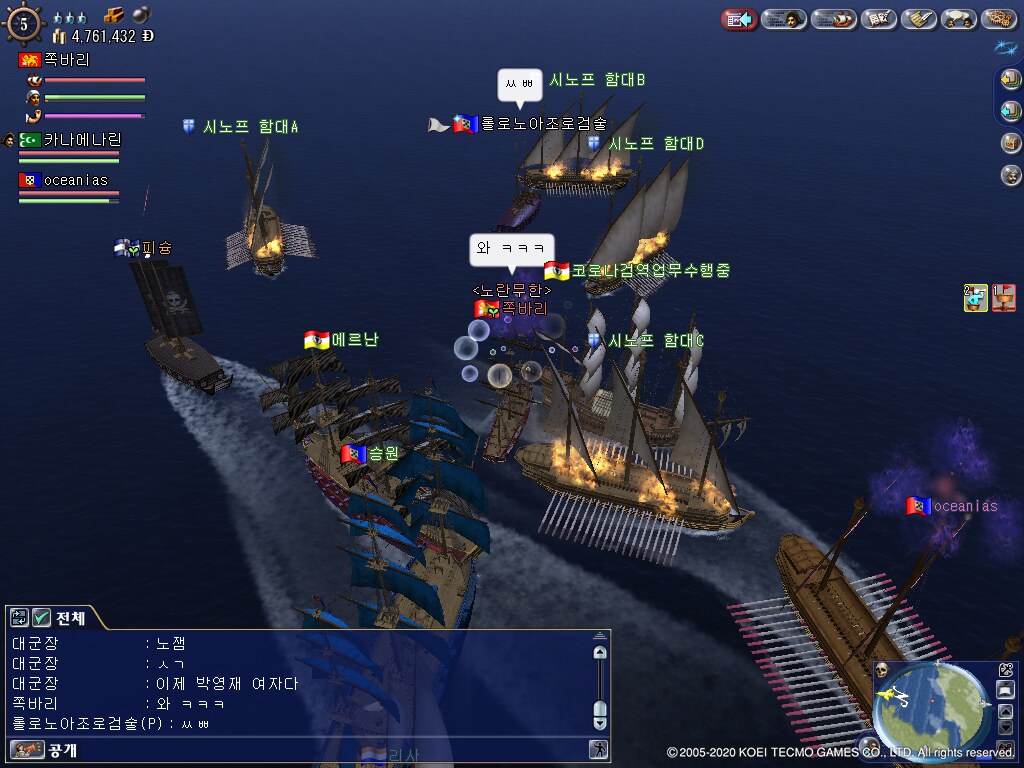Click the cyan arrow pages button
This screenshot has width=1024, height=768.
pyautogui.click(x=1011, y=110)
